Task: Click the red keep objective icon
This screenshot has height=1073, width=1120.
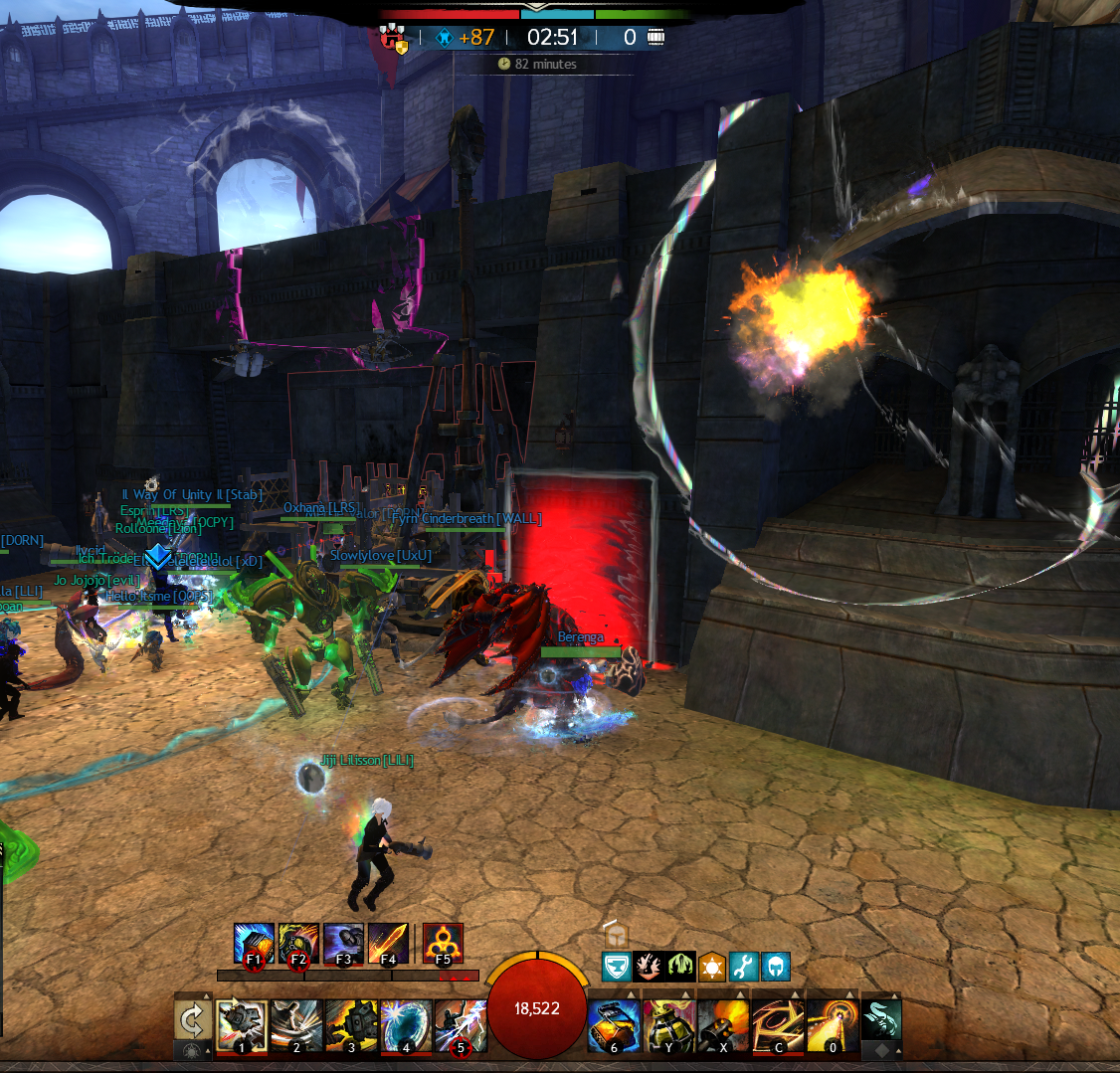Action: coord(392,39)
